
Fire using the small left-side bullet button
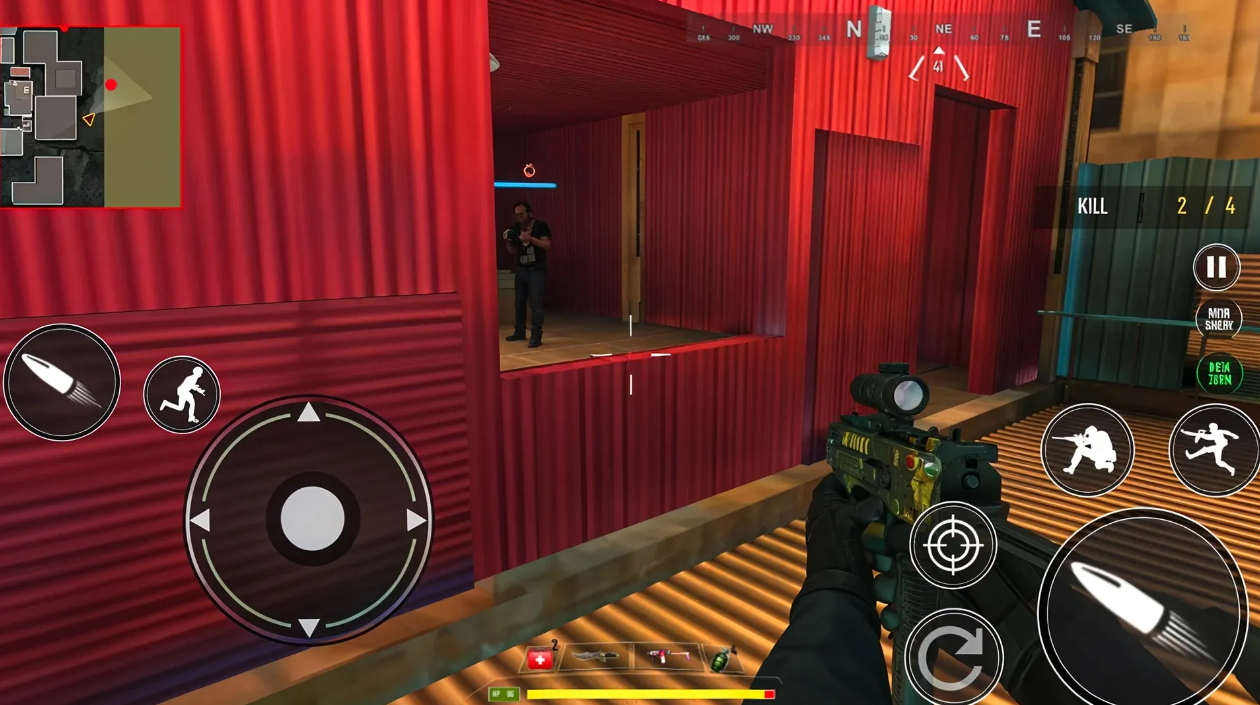click(61, 381)
